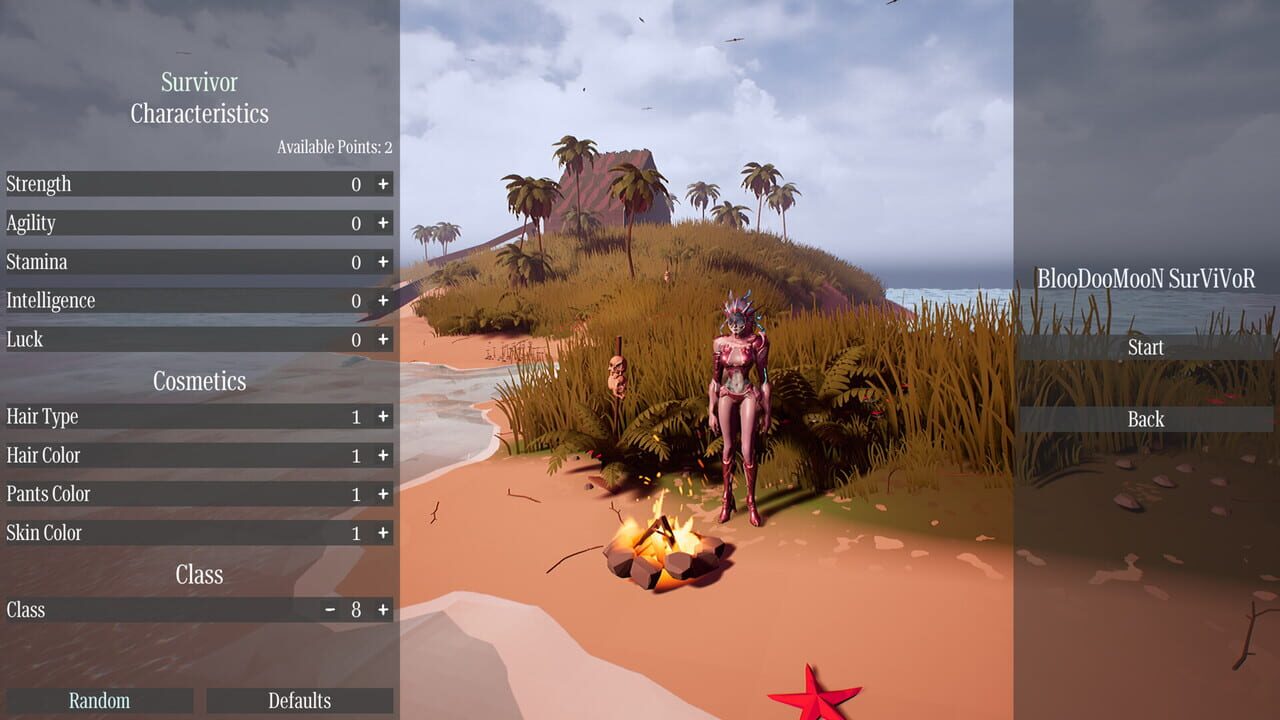
Task: Switch to the next Pants Color
Action: [385, 493]
